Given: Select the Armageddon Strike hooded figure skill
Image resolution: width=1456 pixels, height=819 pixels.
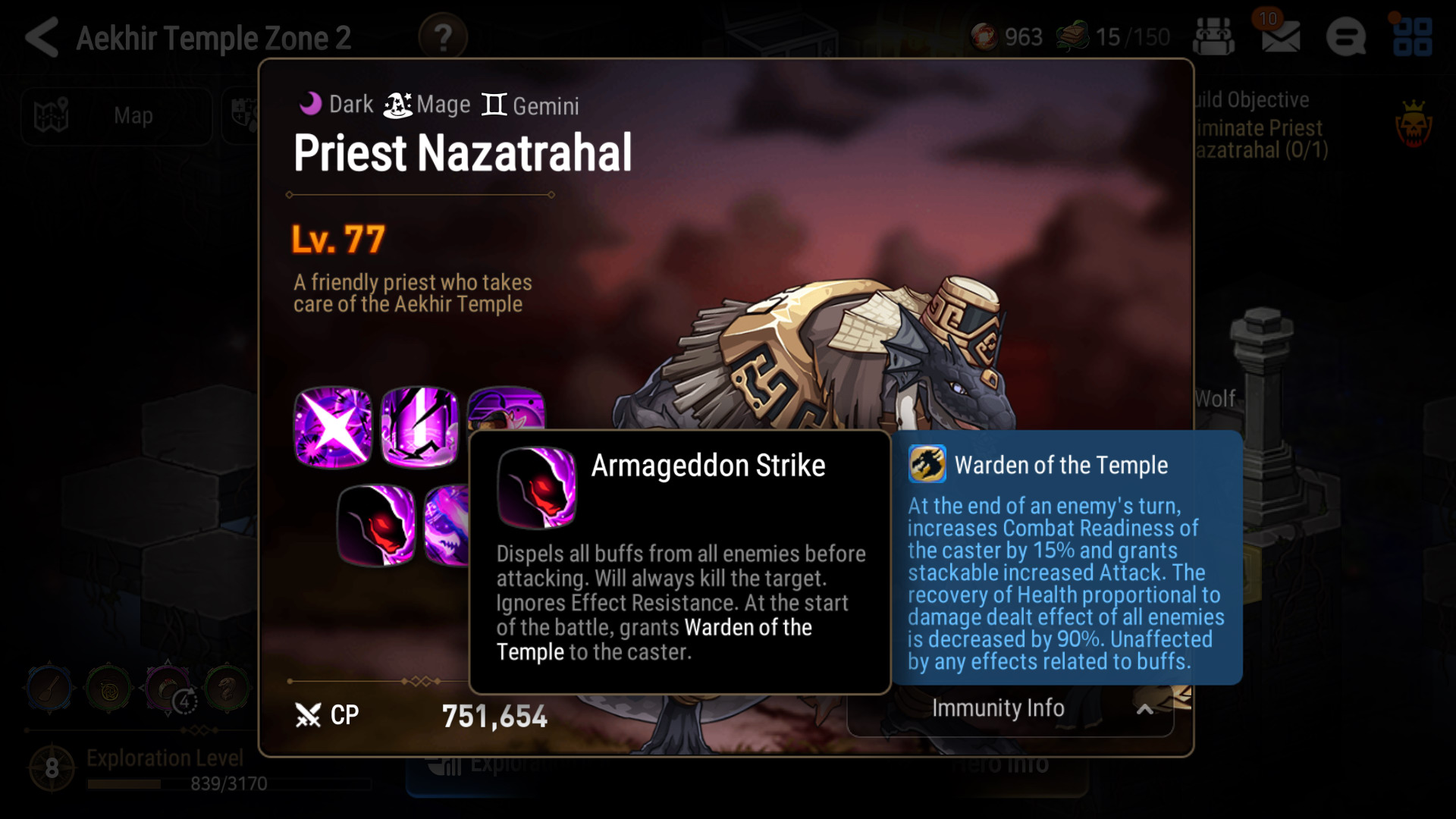Looking at the screenshot, I should pos(376,526).
